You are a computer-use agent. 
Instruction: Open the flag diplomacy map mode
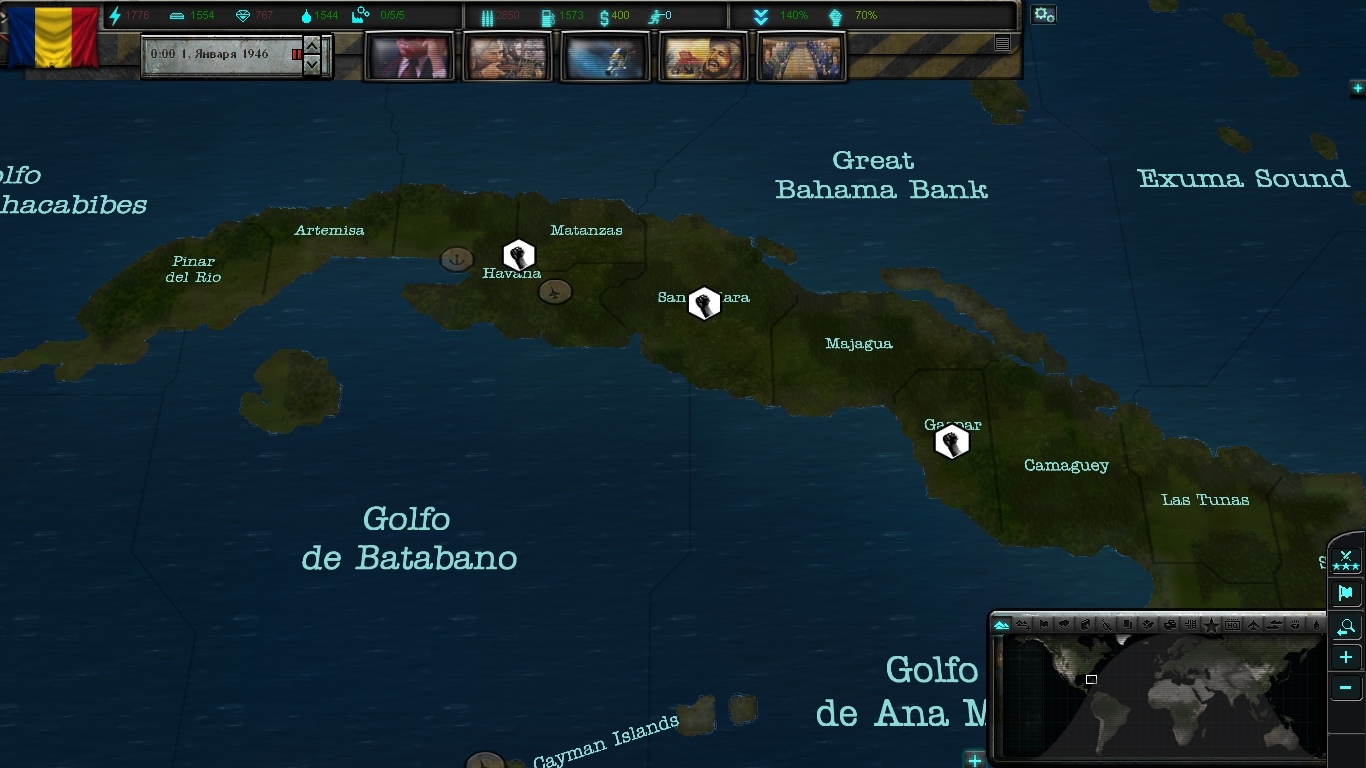tap(1044, 626)
